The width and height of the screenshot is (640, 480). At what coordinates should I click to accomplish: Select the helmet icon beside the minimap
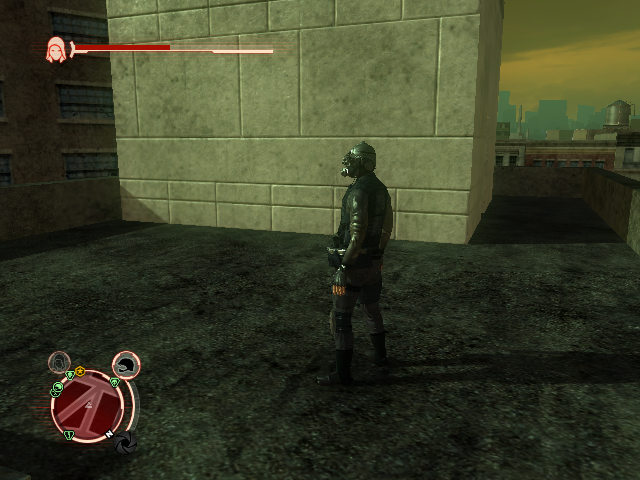click(x=125, y=365)
